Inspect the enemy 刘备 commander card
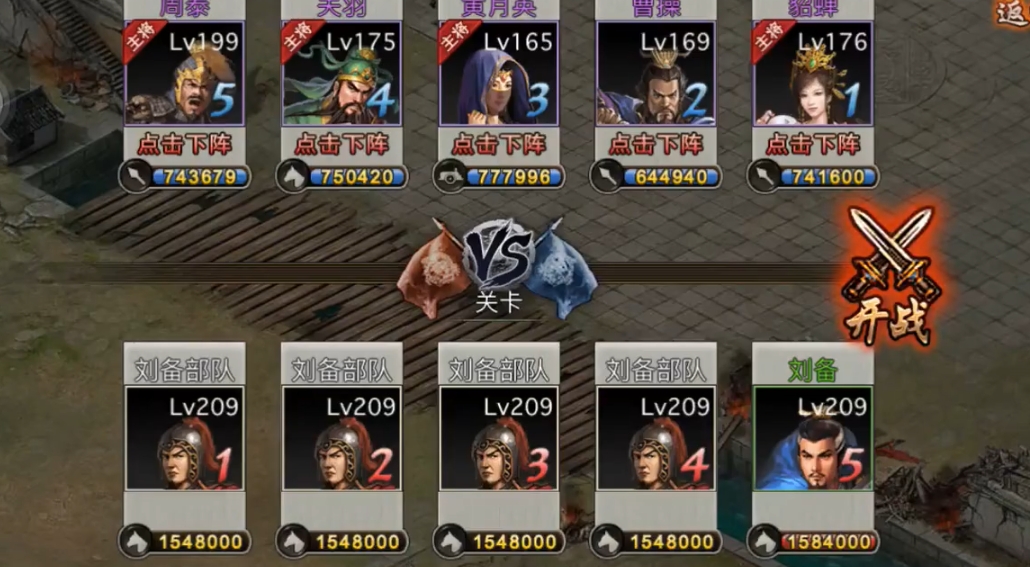Image resolution: width=1030 pixels, height=567 pixels. (813, 439)
